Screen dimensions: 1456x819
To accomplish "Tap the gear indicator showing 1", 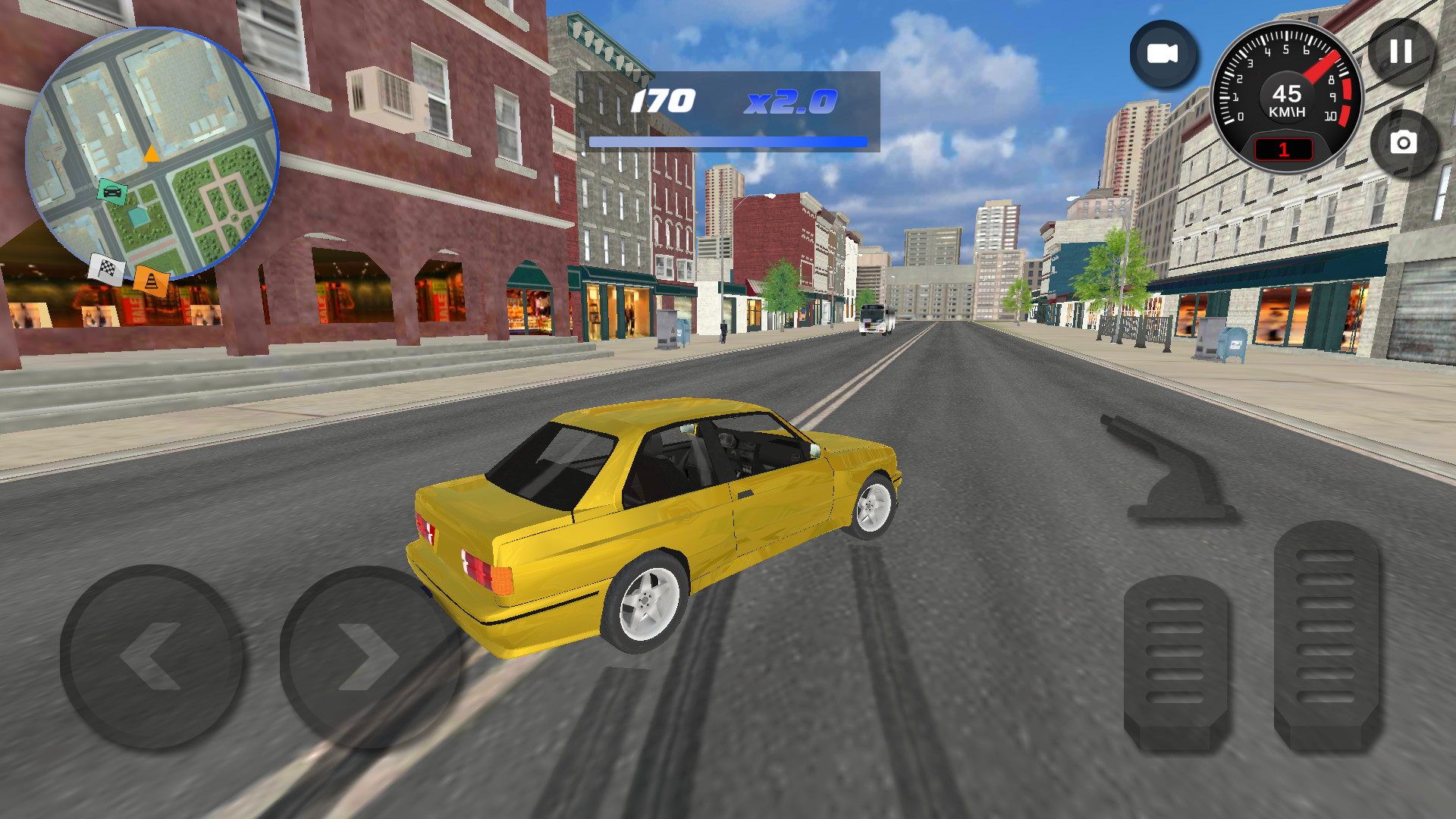I will (1282, 149).
